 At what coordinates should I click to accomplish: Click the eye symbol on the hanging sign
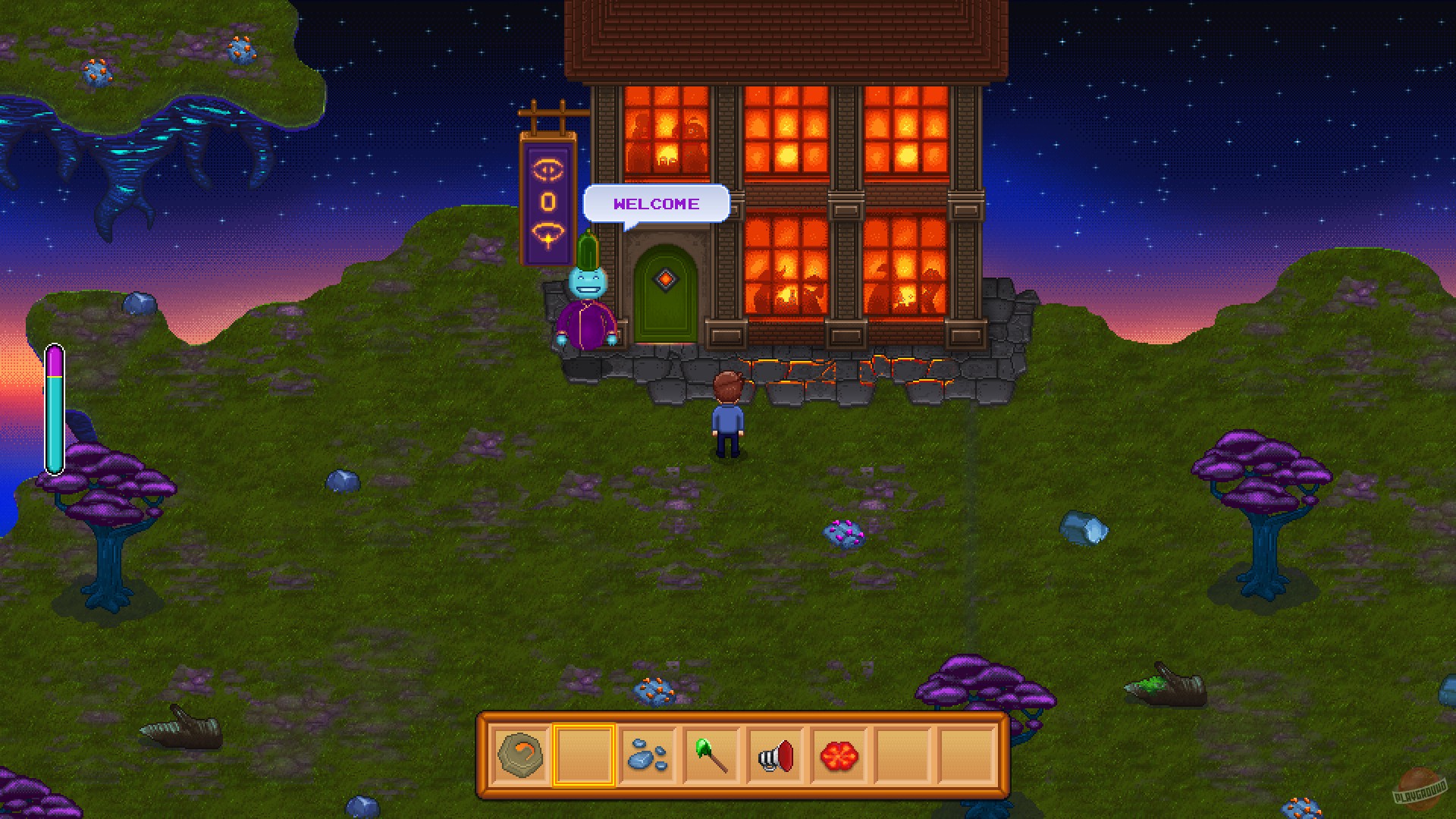point(549,168)
